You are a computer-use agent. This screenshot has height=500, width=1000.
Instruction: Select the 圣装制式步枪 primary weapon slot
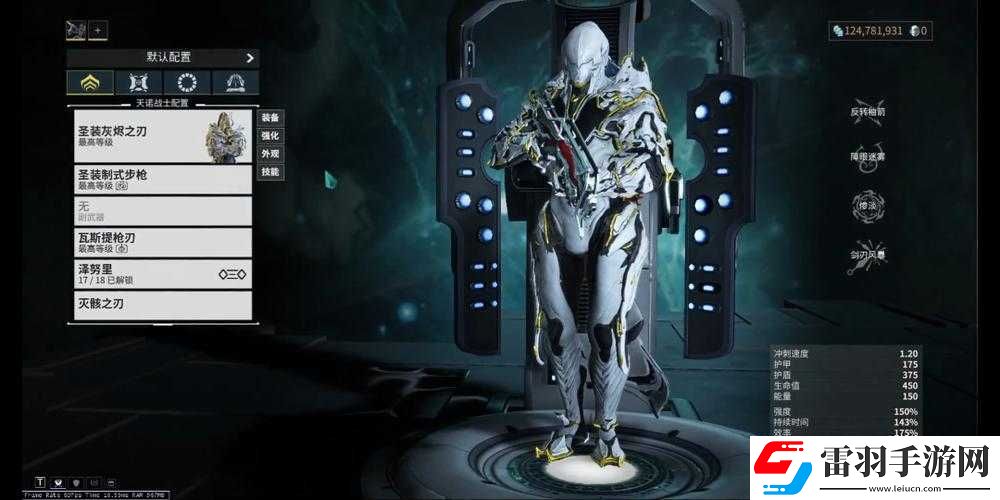162,179
